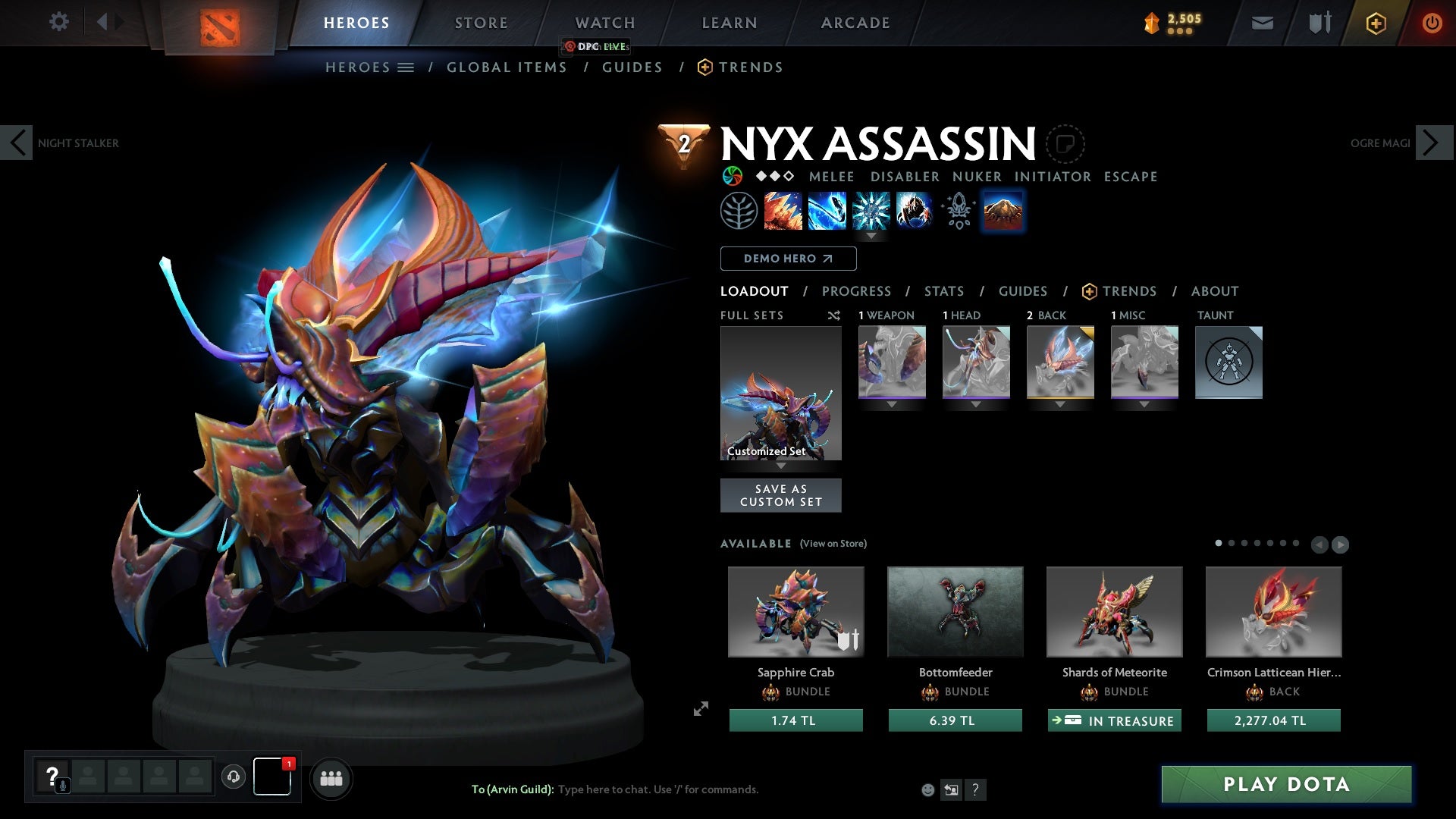
Task: Click the emoticon smiley icon near the chat bar
Action: [927, 790]
